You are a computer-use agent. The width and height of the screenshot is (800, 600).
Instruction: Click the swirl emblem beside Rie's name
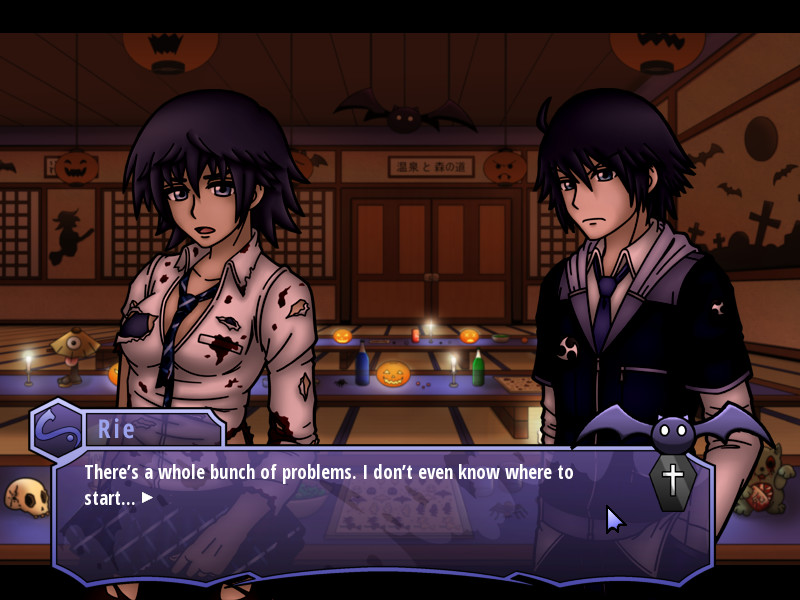click(57, 428)
